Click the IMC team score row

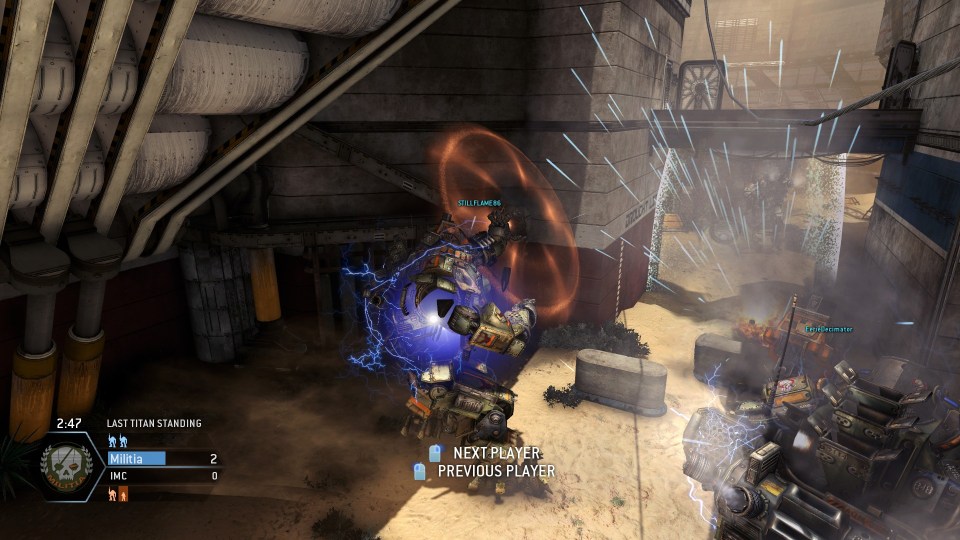(x=162, y=476)
